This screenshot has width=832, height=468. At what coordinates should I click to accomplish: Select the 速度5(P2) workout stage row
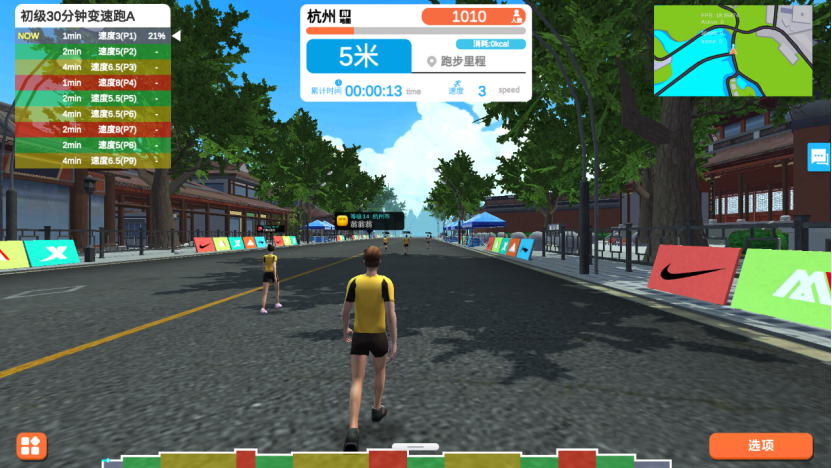click(x=92, y=51)
